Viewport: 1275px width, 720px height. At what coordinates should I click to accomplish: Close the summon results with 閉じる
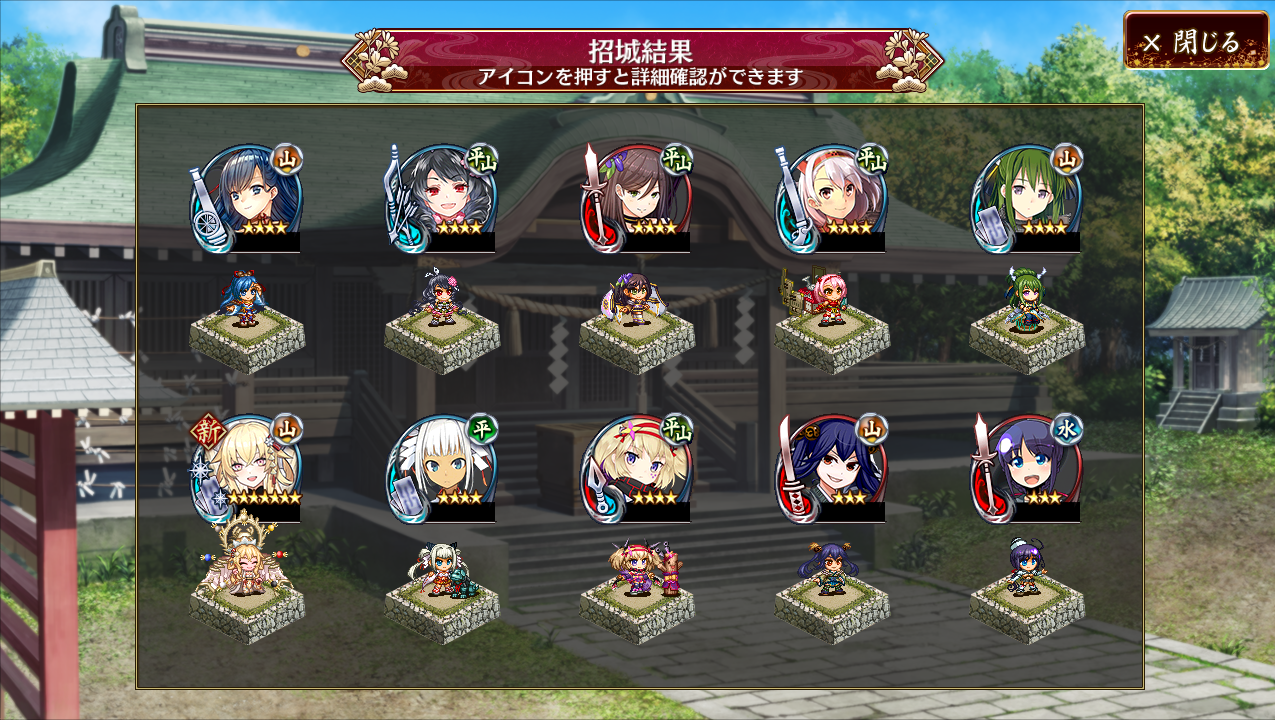[1195, 41]
